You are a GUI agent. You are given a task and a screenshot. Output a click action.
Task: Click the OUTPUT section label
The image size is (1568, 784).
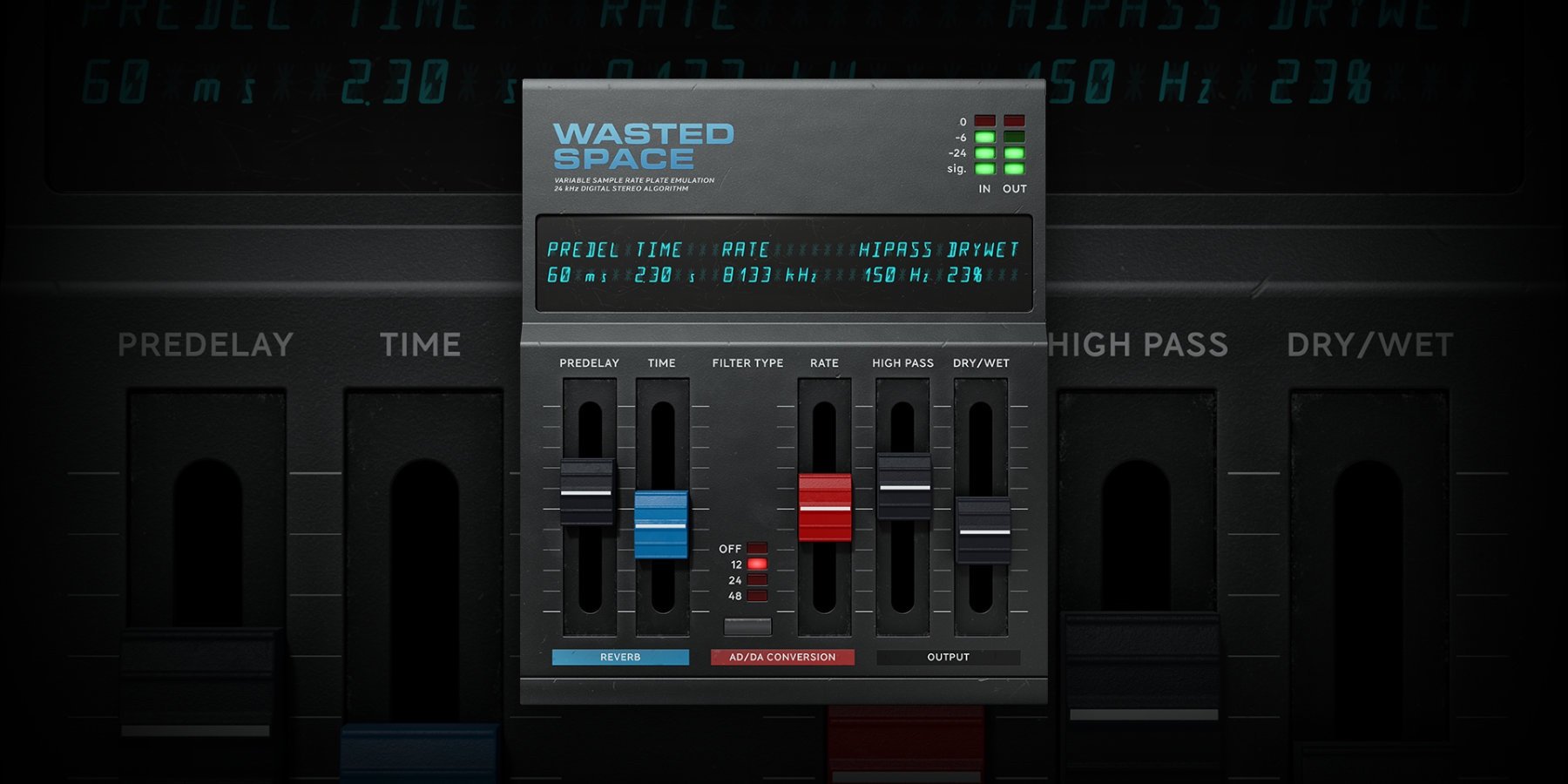[x=947, y=658]
